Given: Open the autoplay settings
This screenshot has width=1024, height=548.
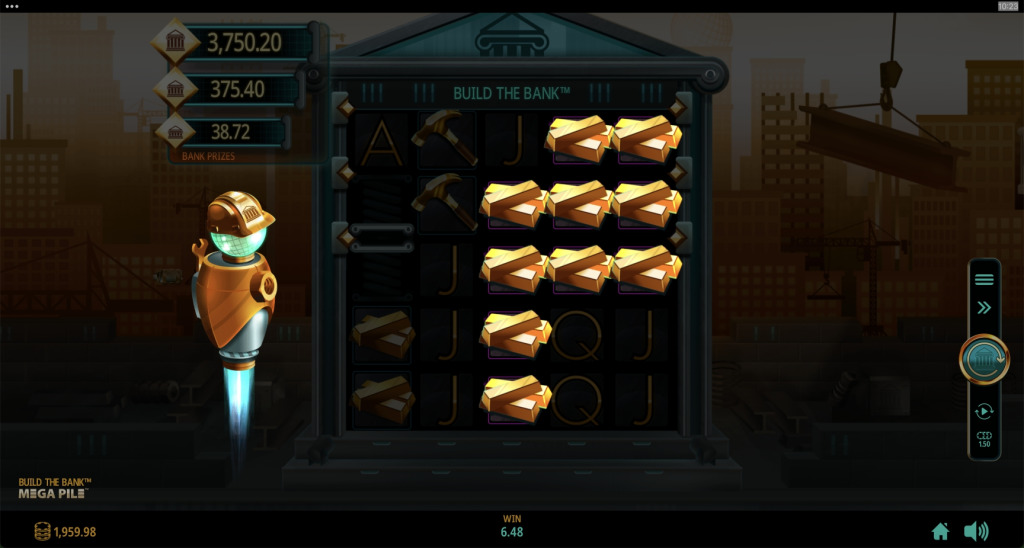Looking at the screenshot, I should (x=984, y=411).
